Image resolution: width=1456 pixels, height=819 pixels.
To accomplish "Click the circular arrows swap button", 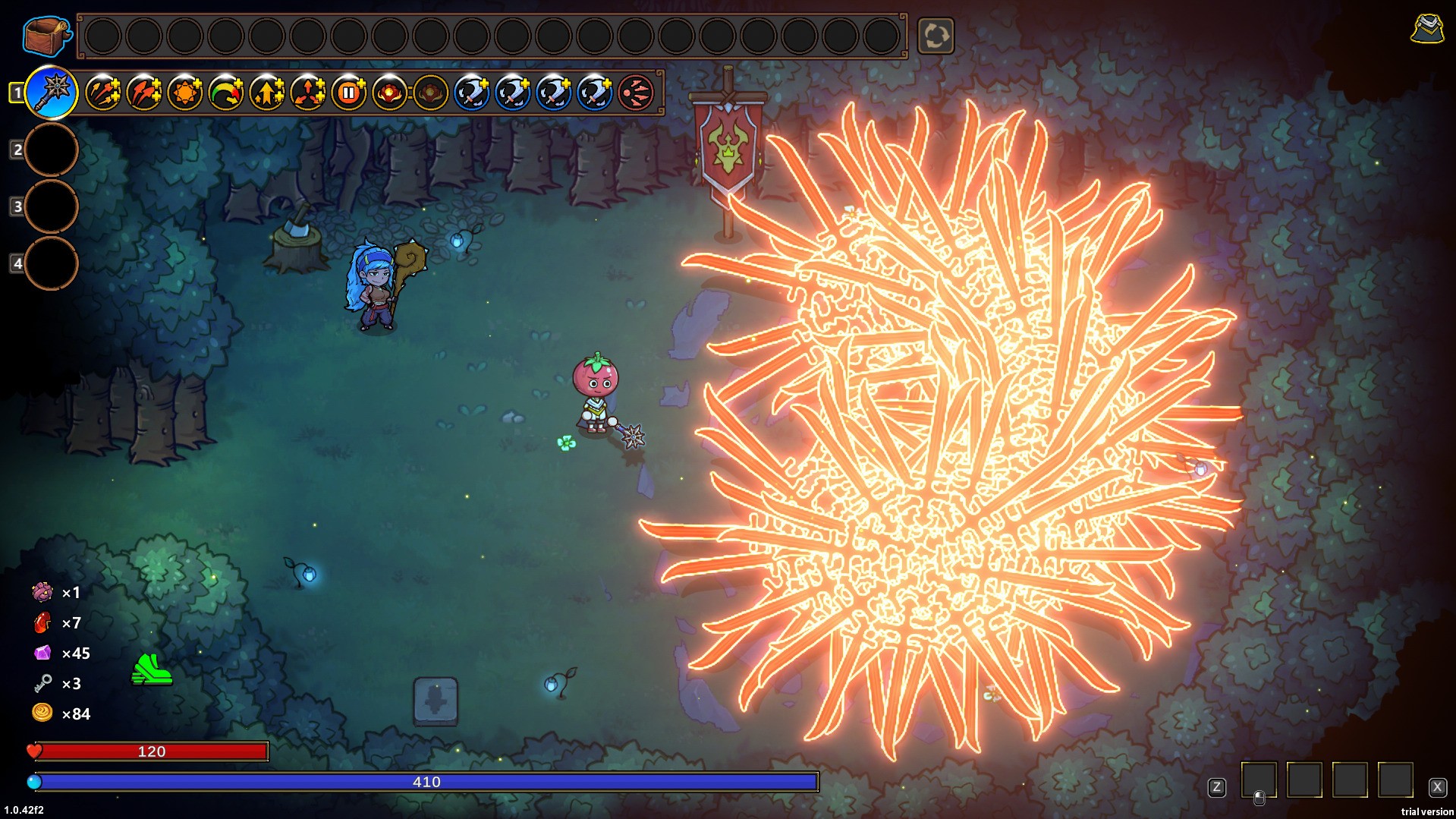I will click(936, 36).
